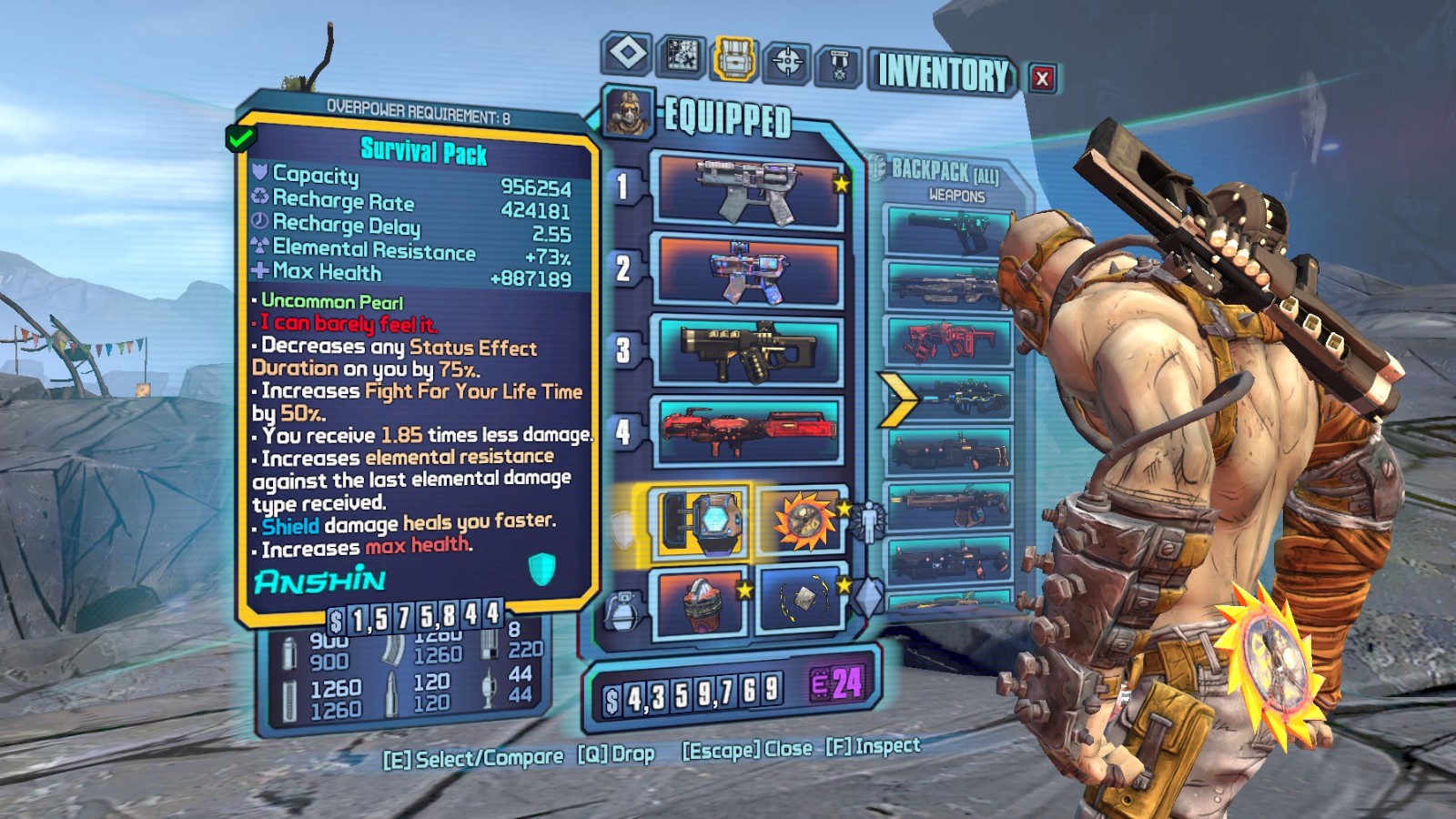Click the character portrait beside Equipped
The image size is (1456, 819).
click(x=628, y=113)
